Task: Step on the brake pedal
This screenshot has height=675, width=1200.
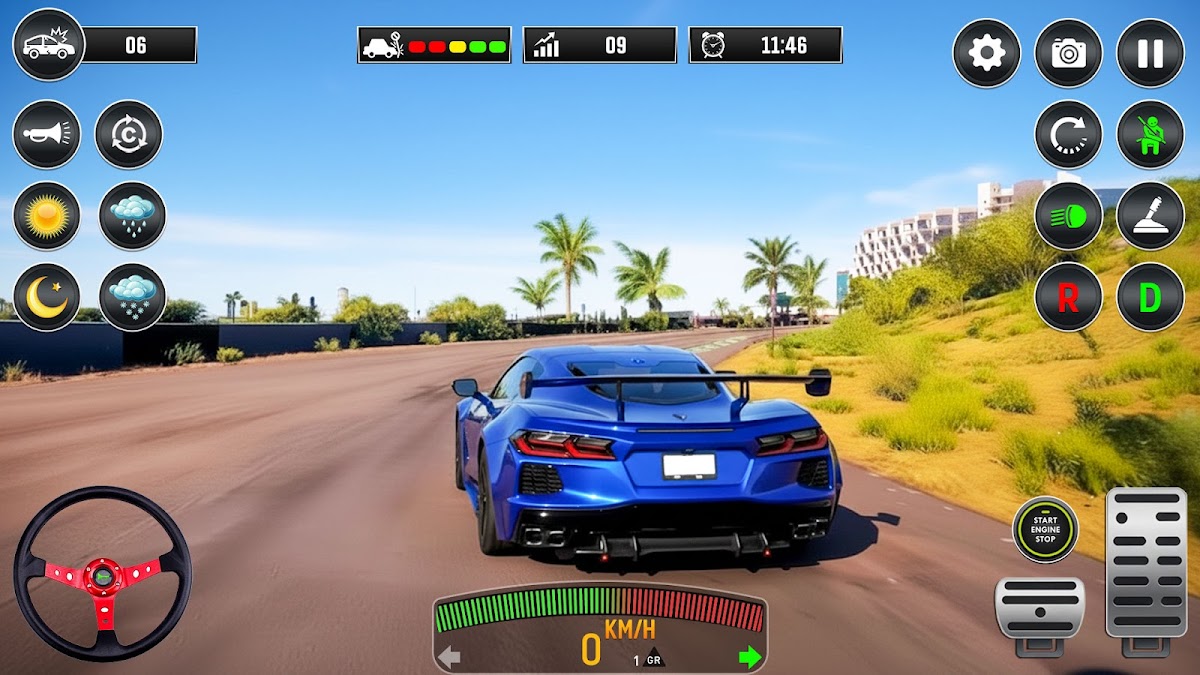Action: (x=1039, y=611)
